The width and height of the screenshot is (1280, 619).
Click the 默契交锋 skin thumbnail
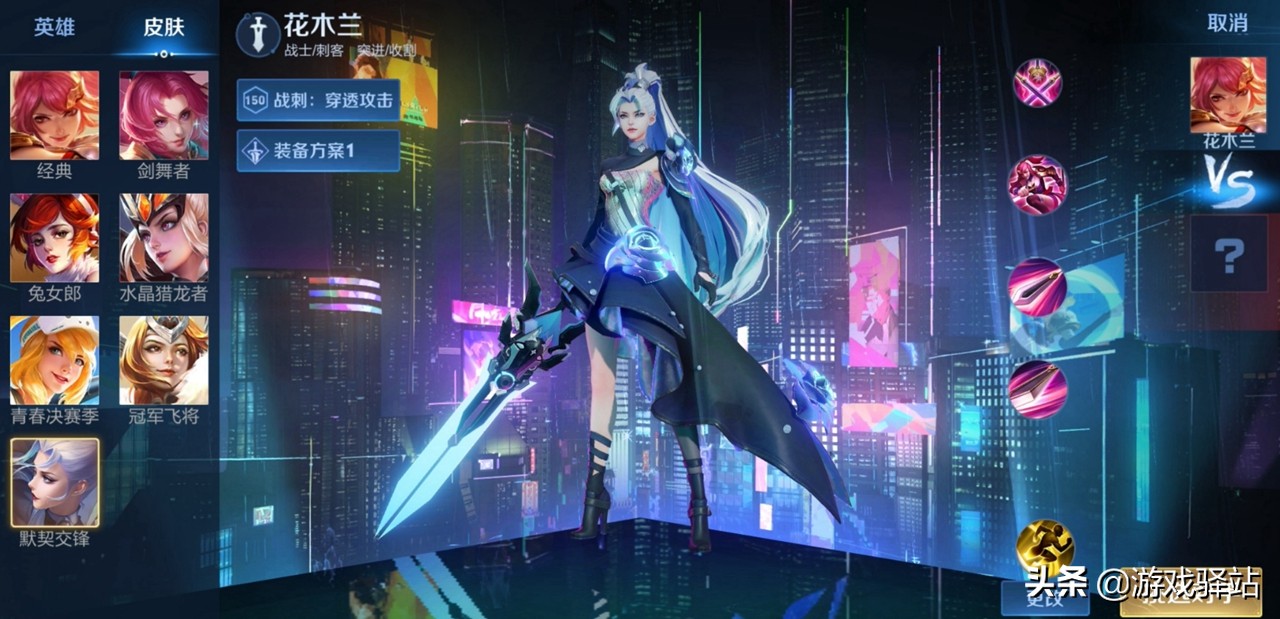click(x=55, y=482)
